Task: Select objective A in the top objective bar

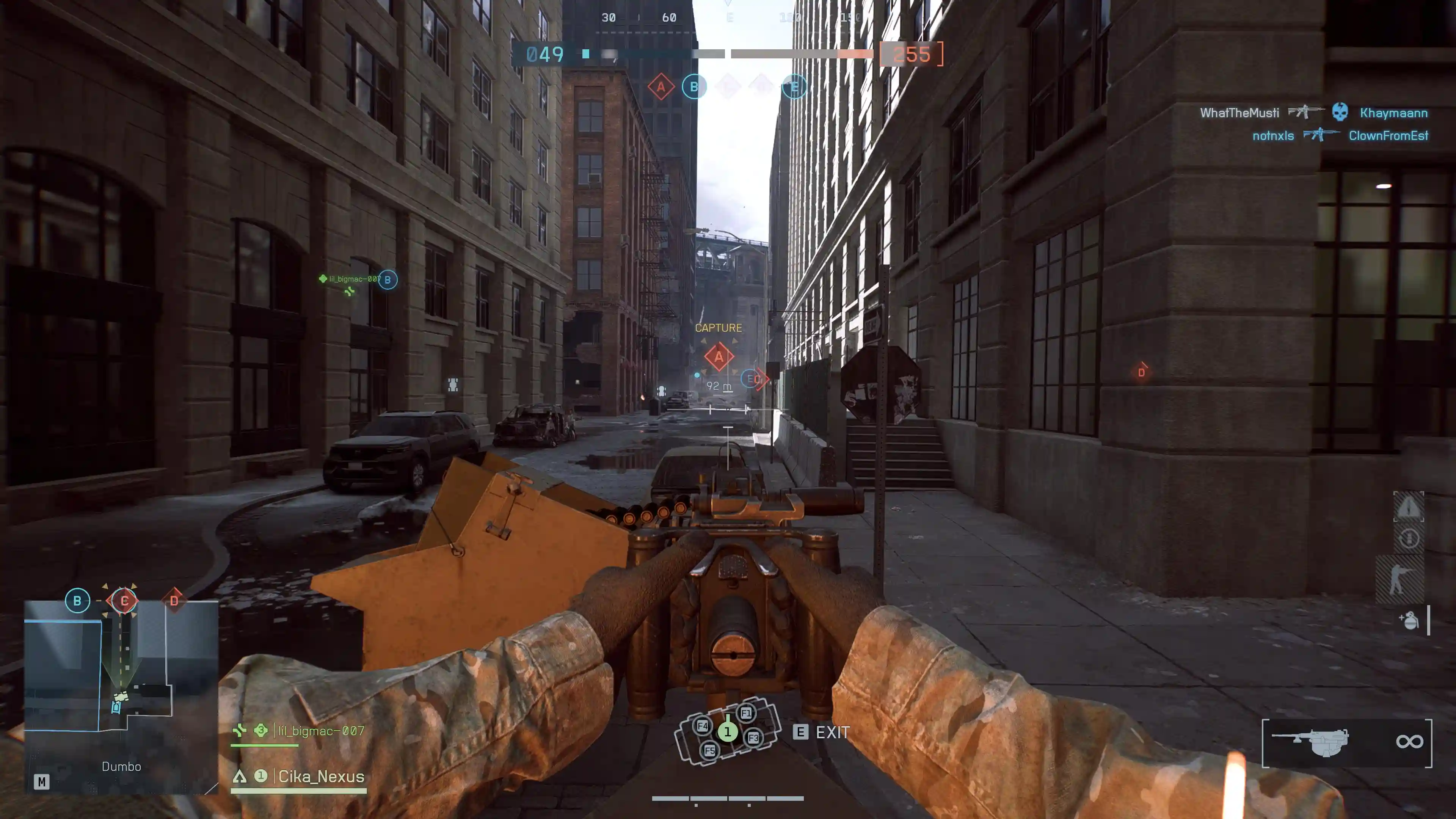Action: 661,87
